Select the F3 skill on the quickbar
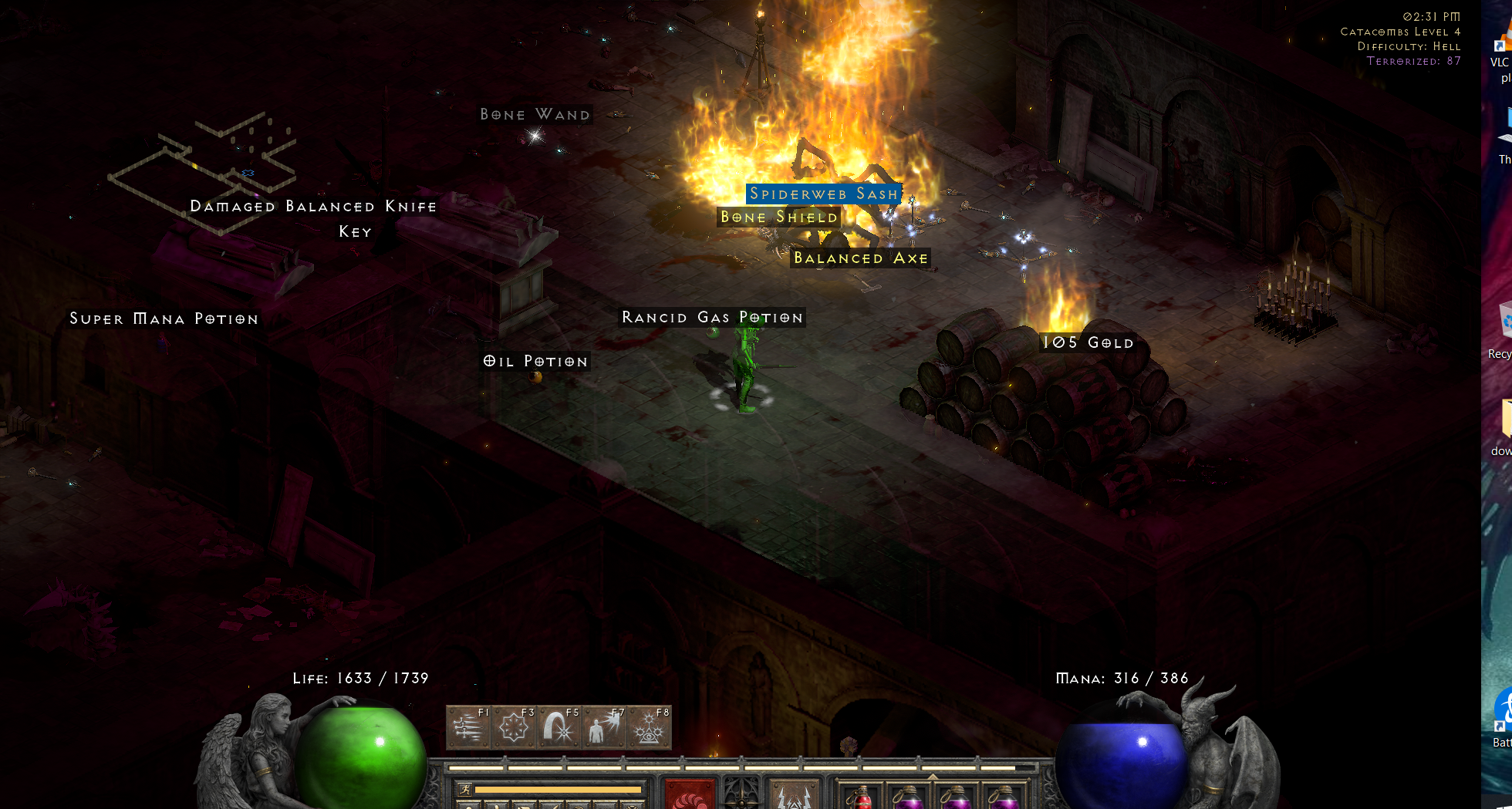 (x=515, y=726)
